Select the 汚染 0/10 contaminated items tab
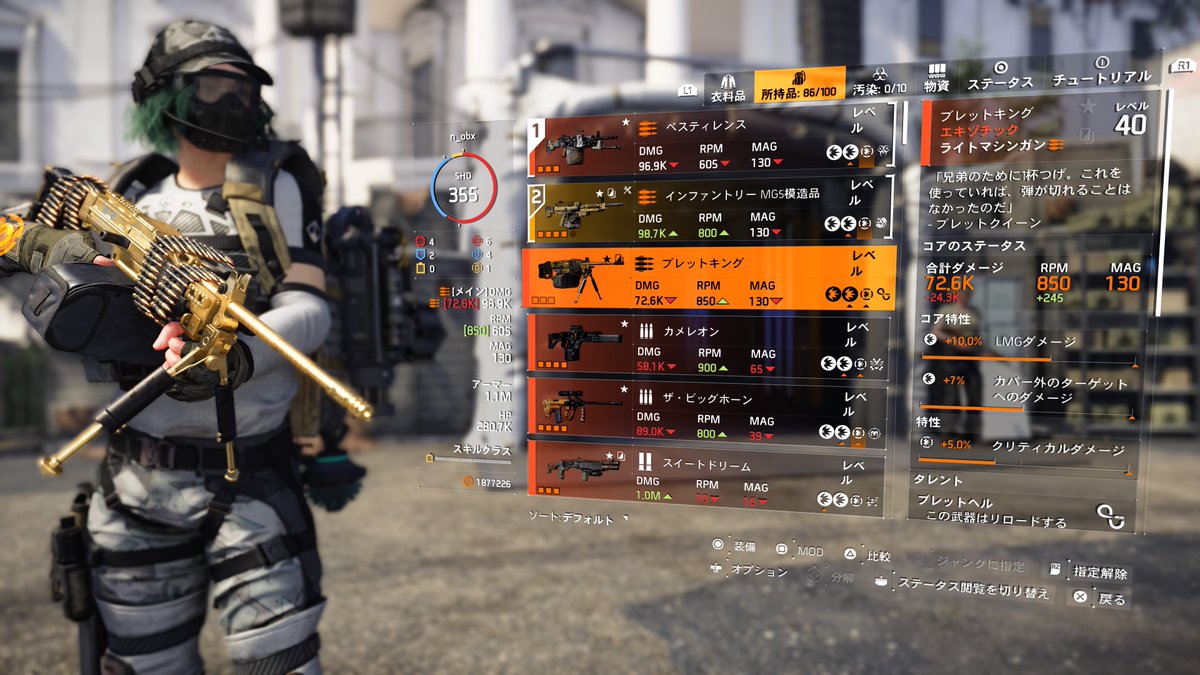The image size is (1200, 675). 880,82
